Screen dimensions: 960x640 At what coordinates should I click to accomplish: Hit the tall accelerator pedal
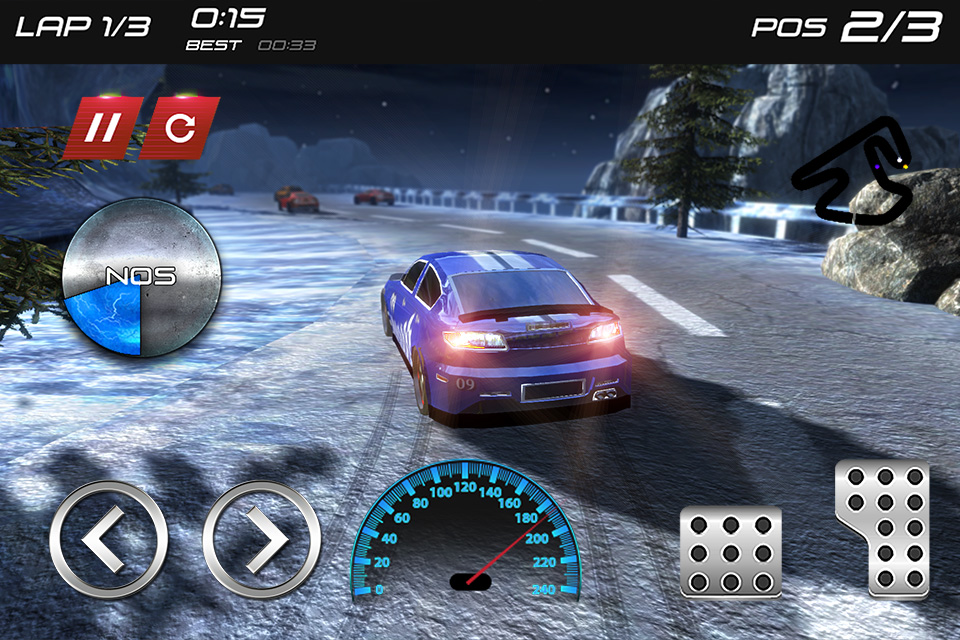(884, 528)
